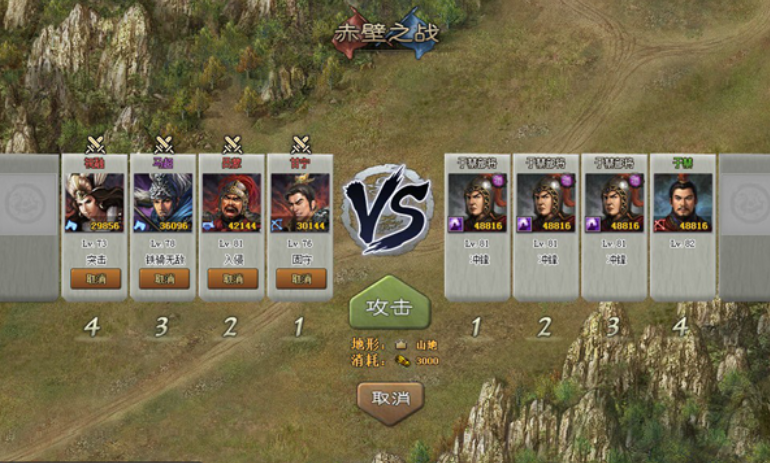The height and width of the screenshot is (463, 770).
Task: Select 马超's portrait card
Action: click(x=164, y=203)
